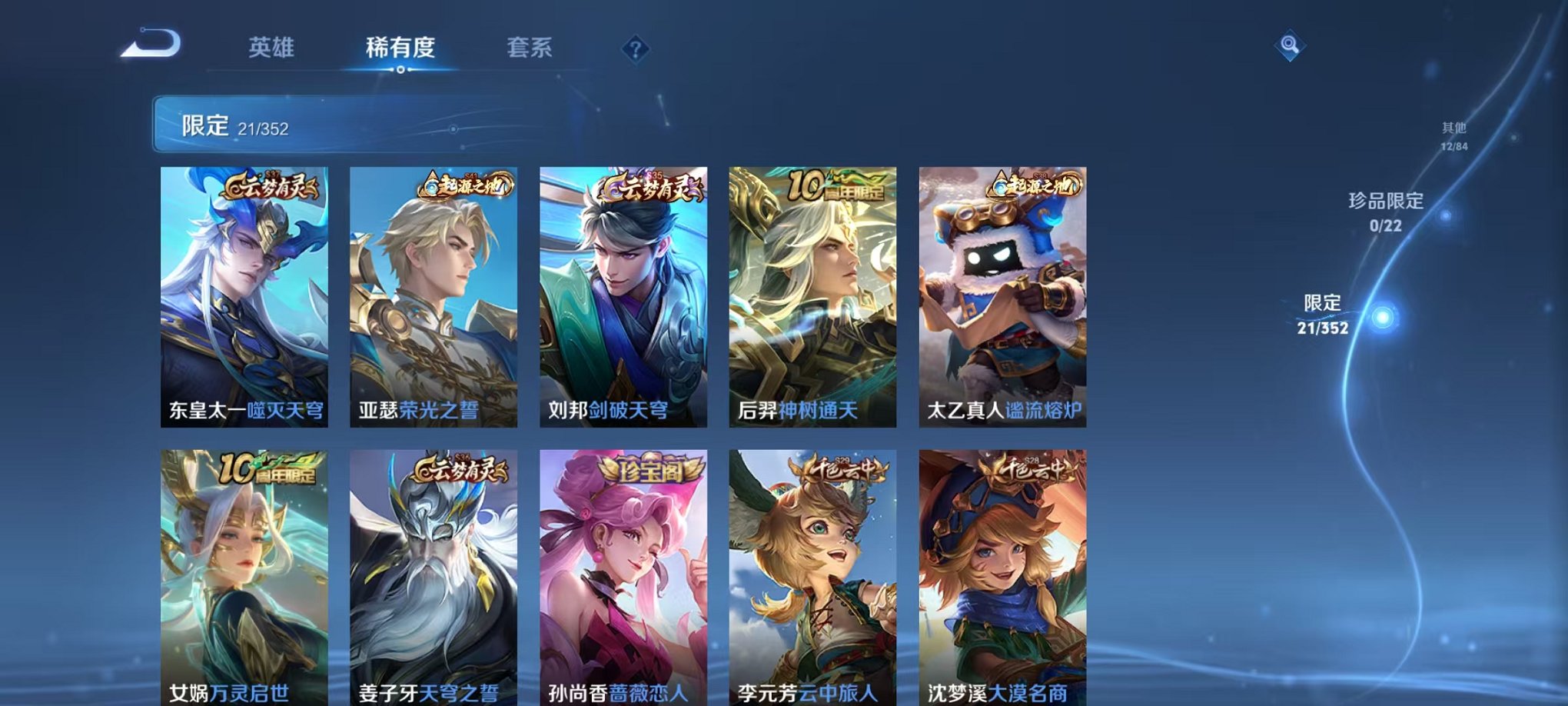This screenshot has width=1568, height=706.
Task: Click the question mark help icon
Action: click(x=633, y=49)
